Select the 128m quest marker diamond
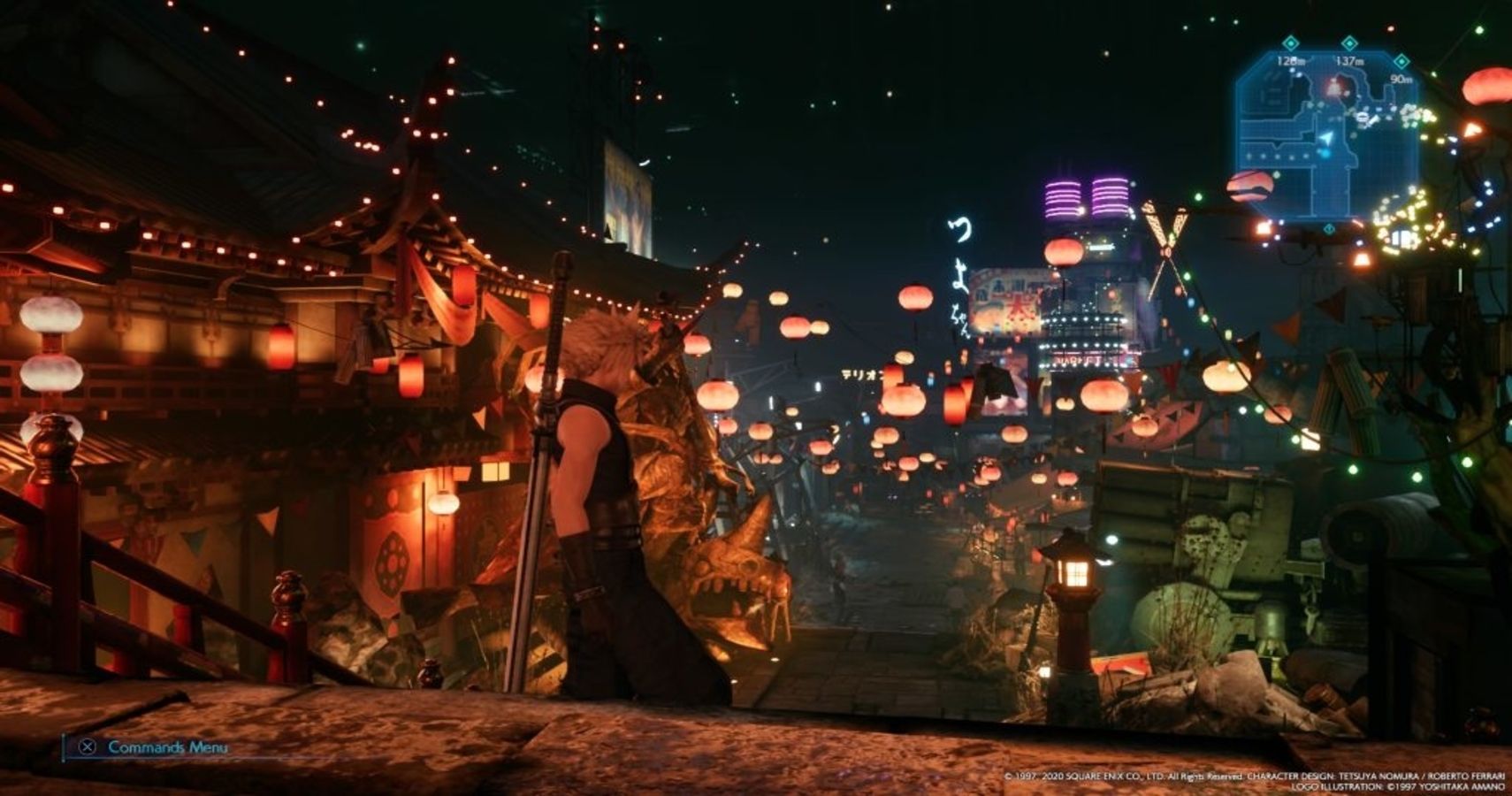 (1291, 42)
